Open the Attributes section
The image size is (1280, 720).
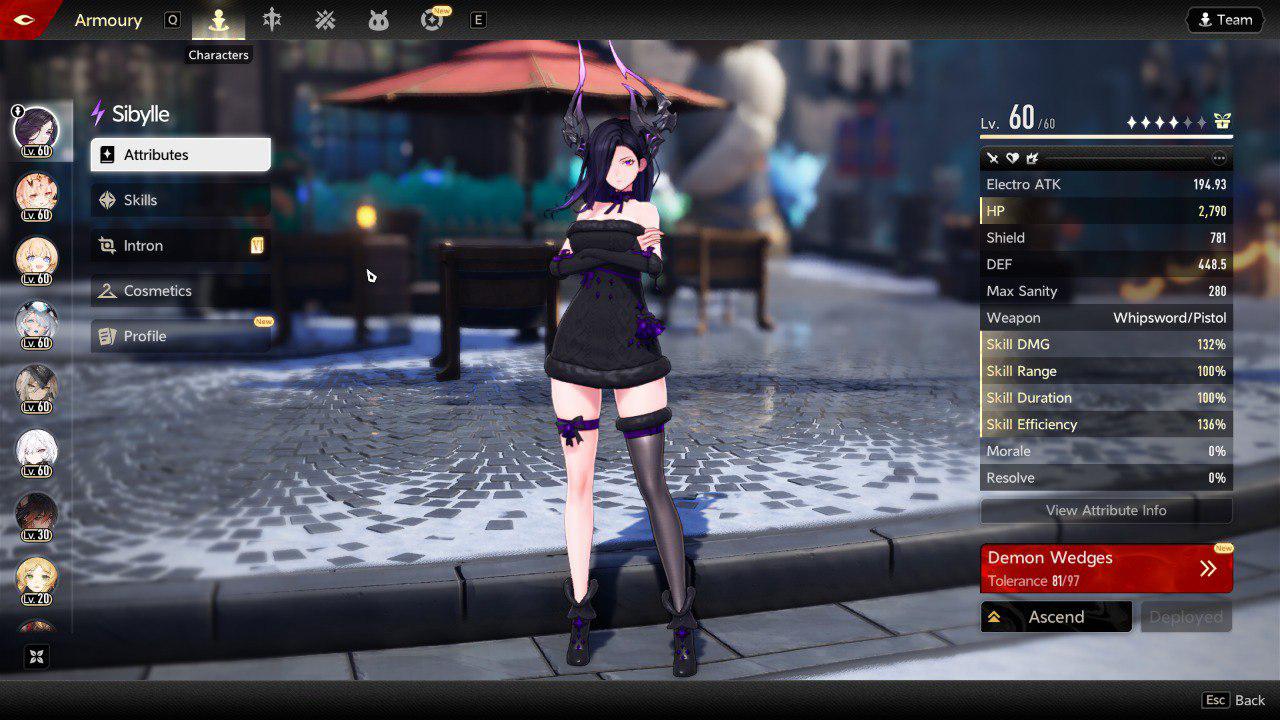(180, 155)
